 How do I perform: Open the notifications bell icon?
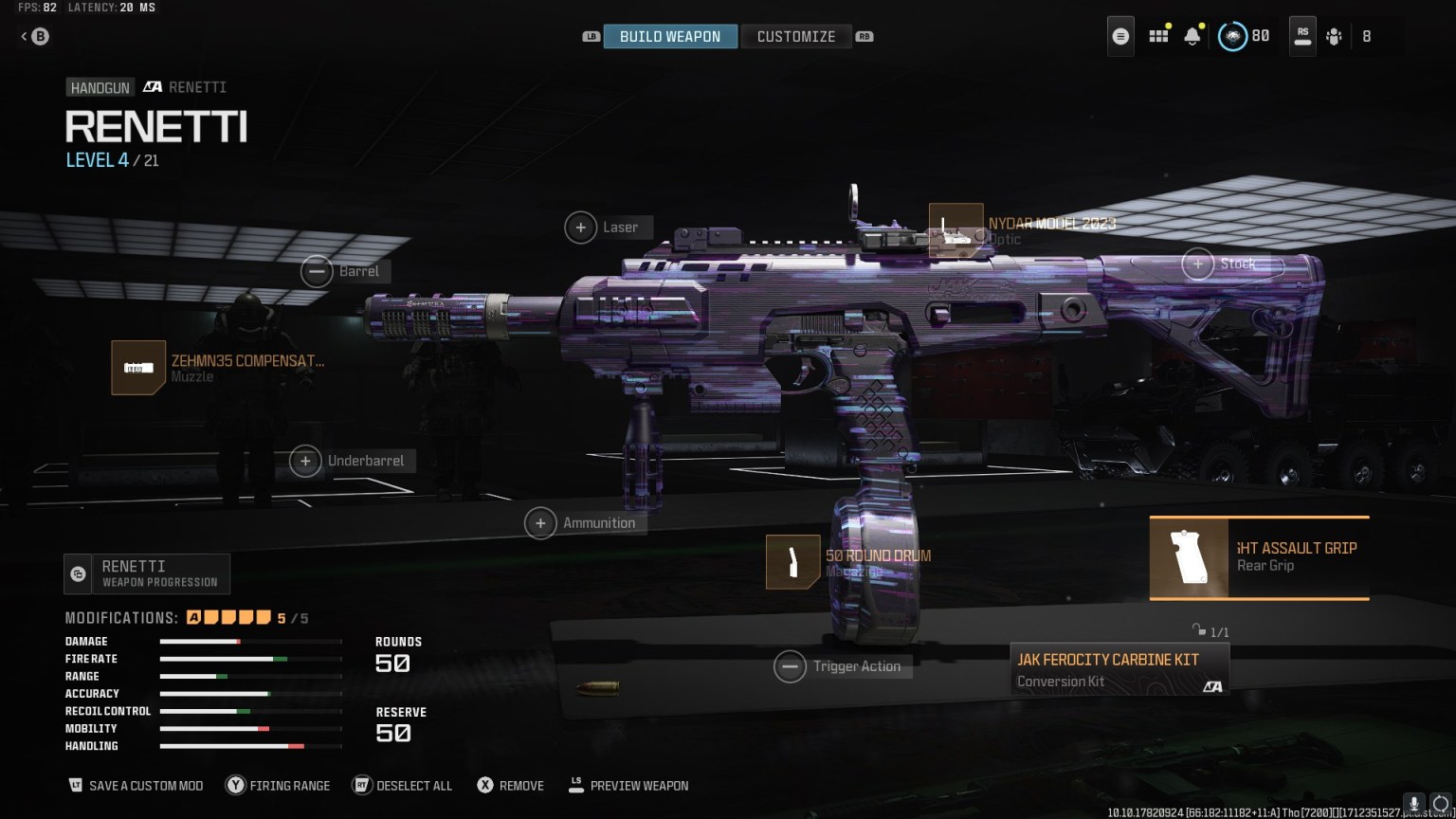click(x=1192, y=36)
